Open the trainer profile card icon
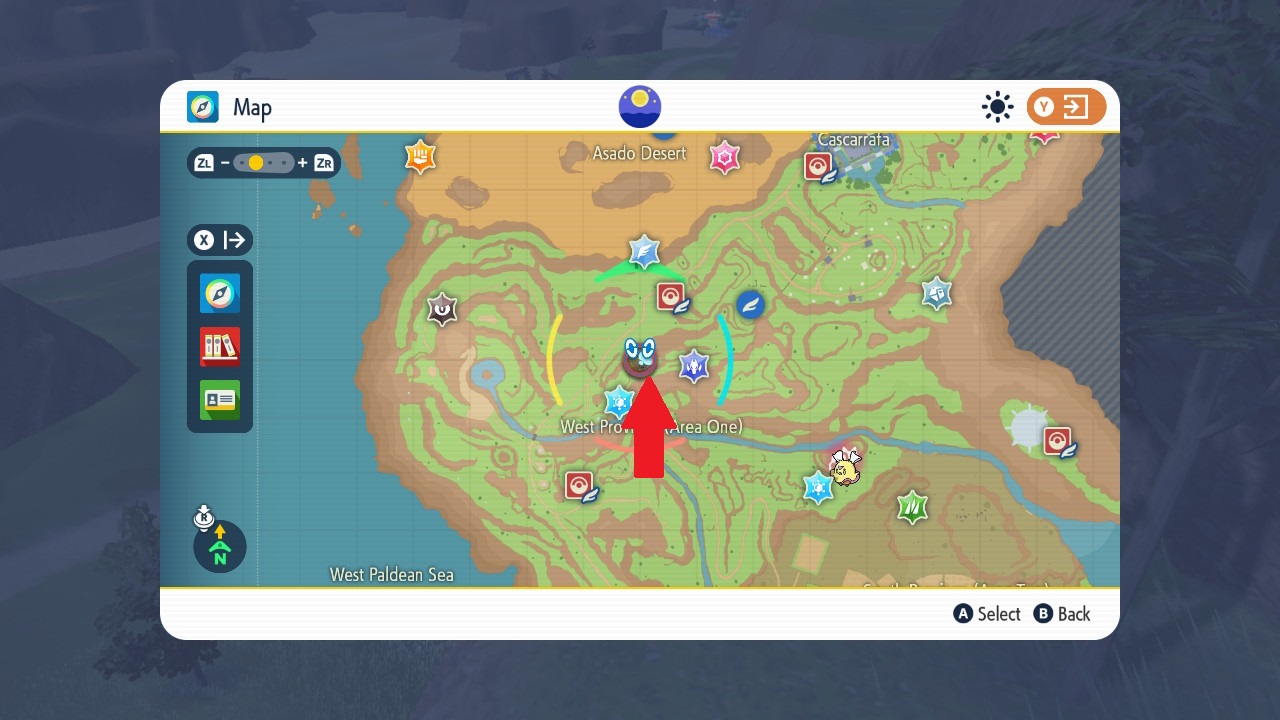 click(x=220, y=400)
